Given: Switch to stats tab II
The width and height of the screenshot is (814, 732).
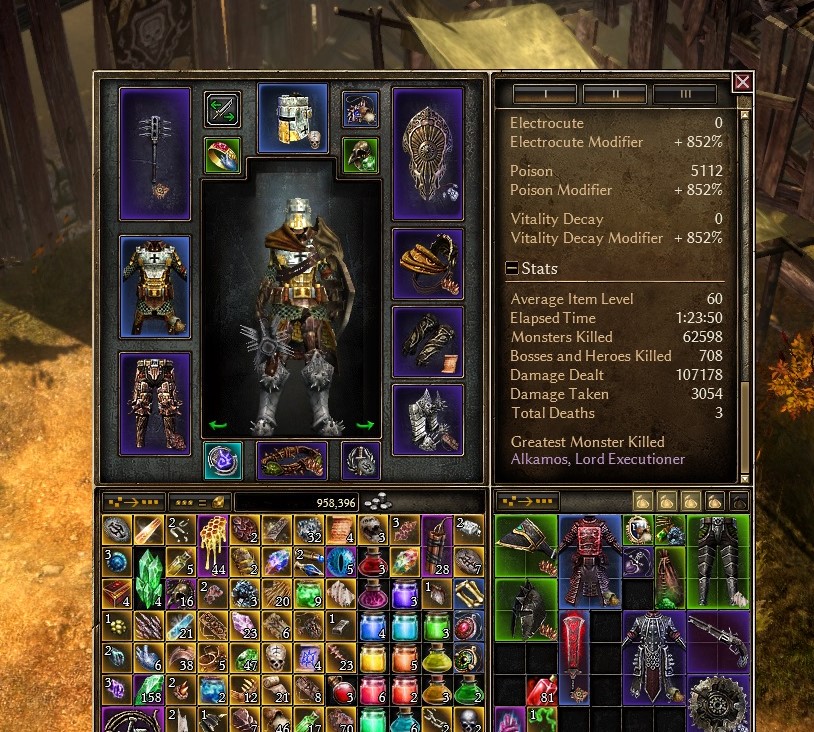Looking at the screenshot, I should click(615, 95).
